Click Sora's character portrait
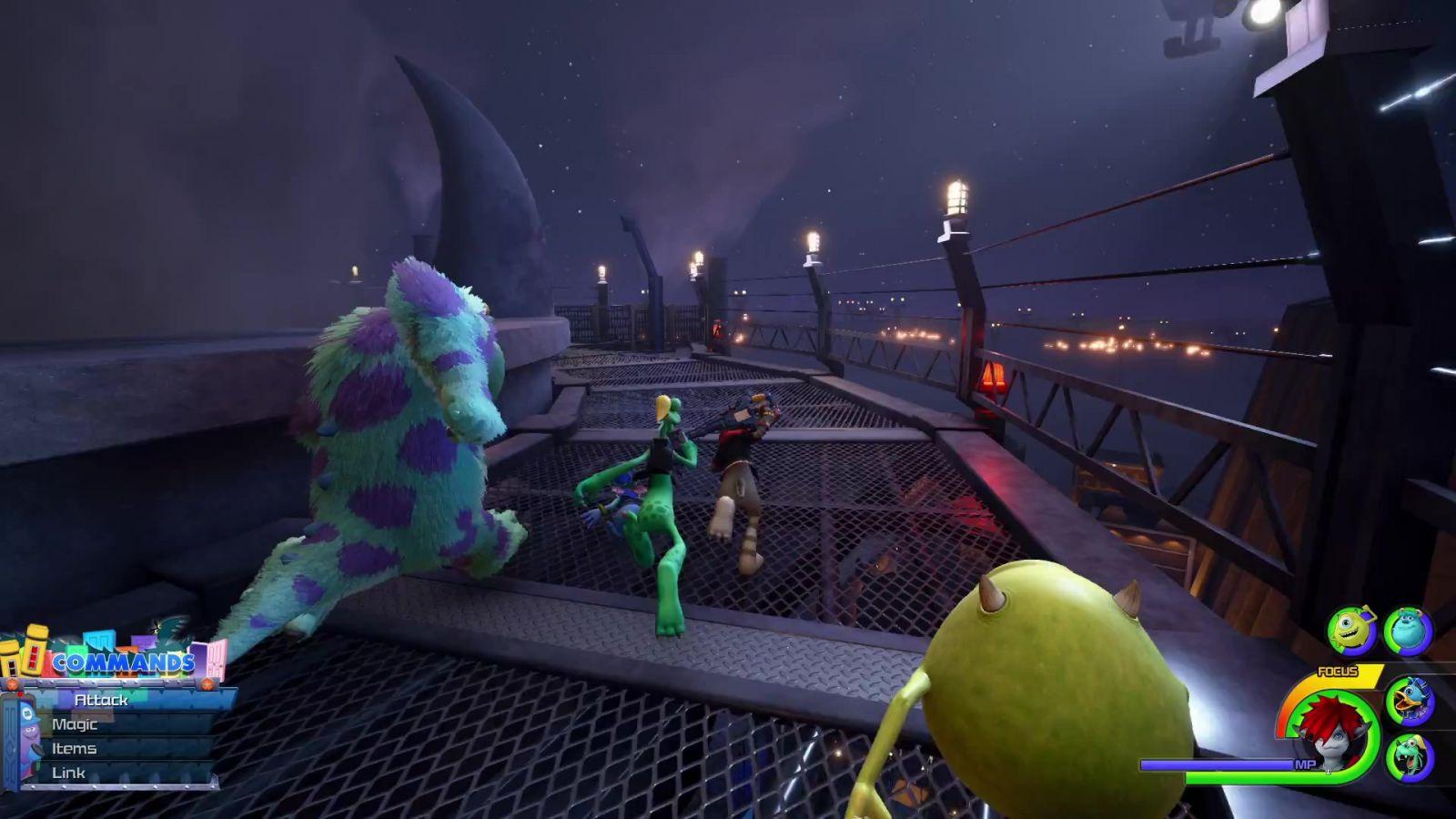1456x819 pixels. (x=1330, y=733)
